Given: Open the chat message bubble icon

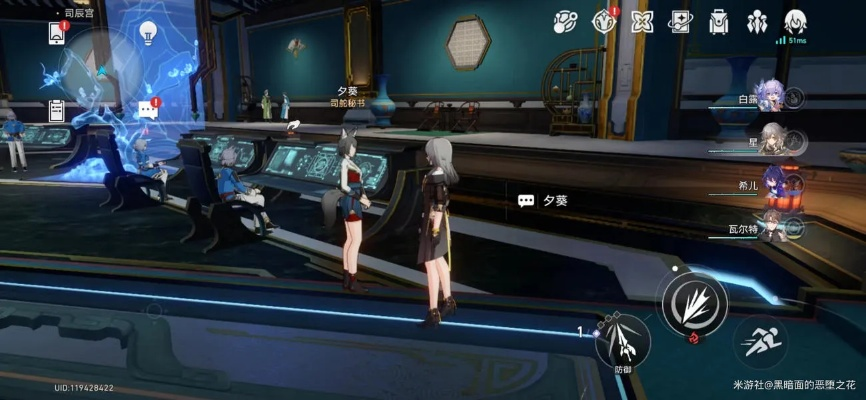Looking at the screenshot, I should pyautogui.click(x=148, y=109).
